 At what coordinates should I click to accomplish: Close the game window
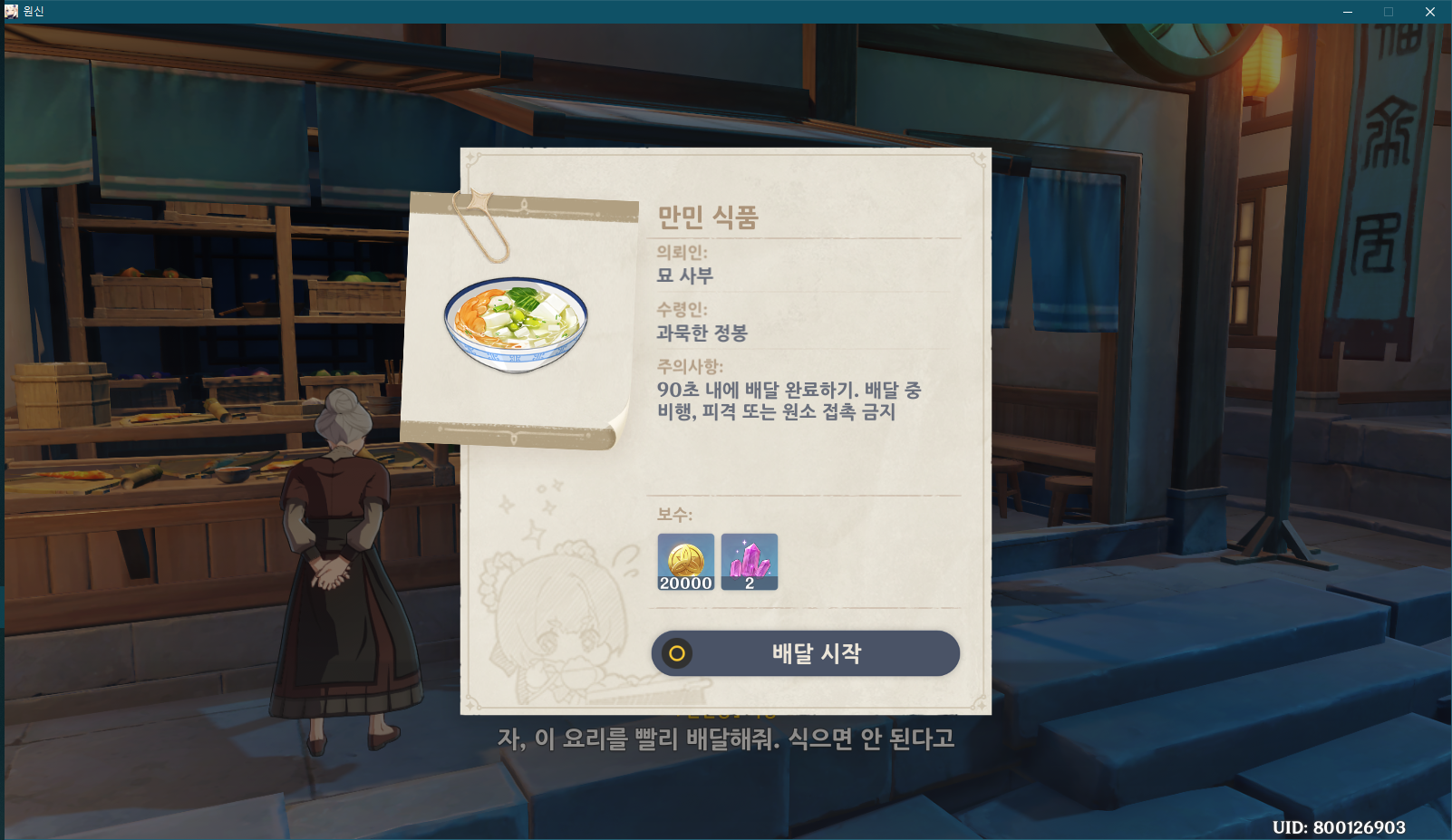click(x=1429, y=12)
